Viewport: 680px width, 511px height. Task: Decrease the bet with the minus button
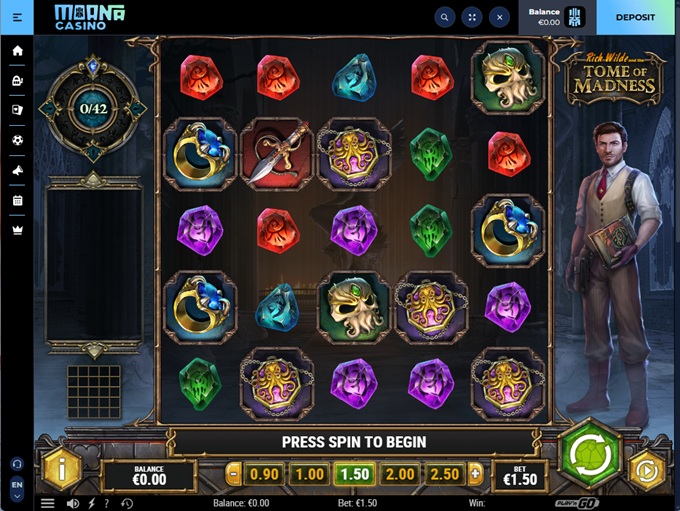234,474
